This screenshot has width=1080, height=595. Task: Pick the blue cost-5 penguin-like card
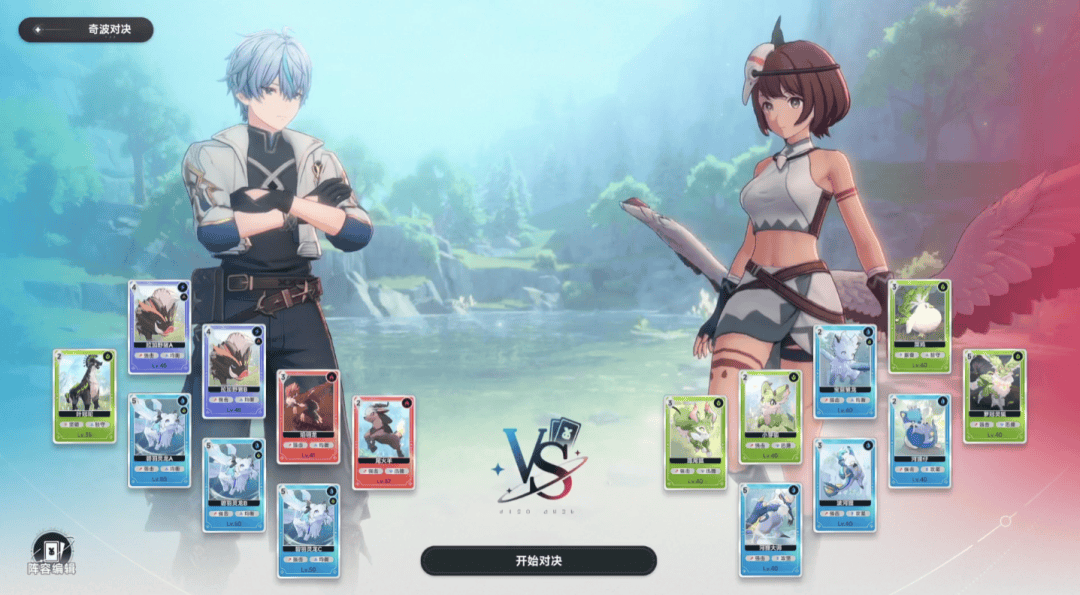[x=770, y=530]
